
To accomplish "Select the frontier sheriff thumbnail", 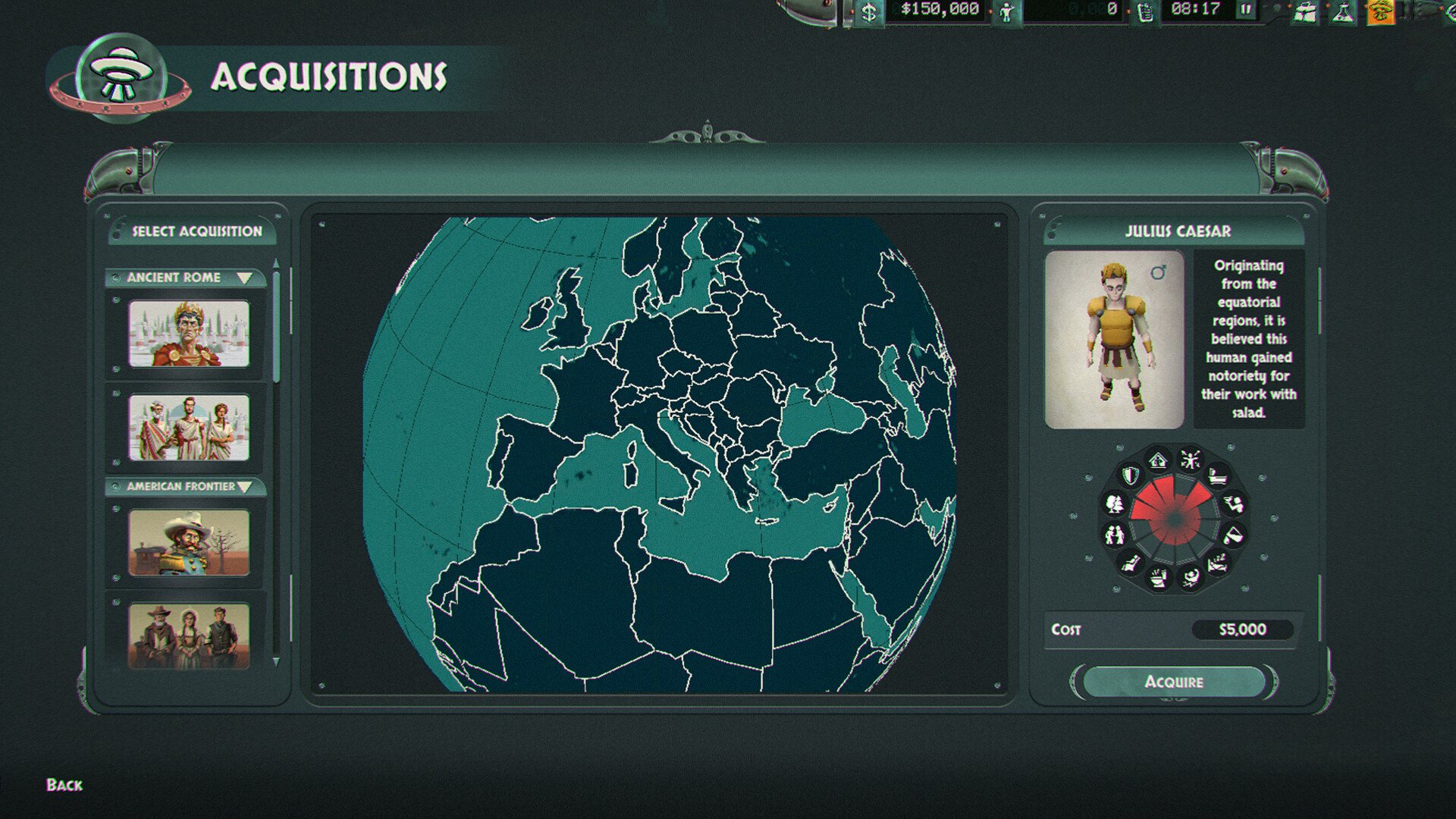I will [189, 542].
